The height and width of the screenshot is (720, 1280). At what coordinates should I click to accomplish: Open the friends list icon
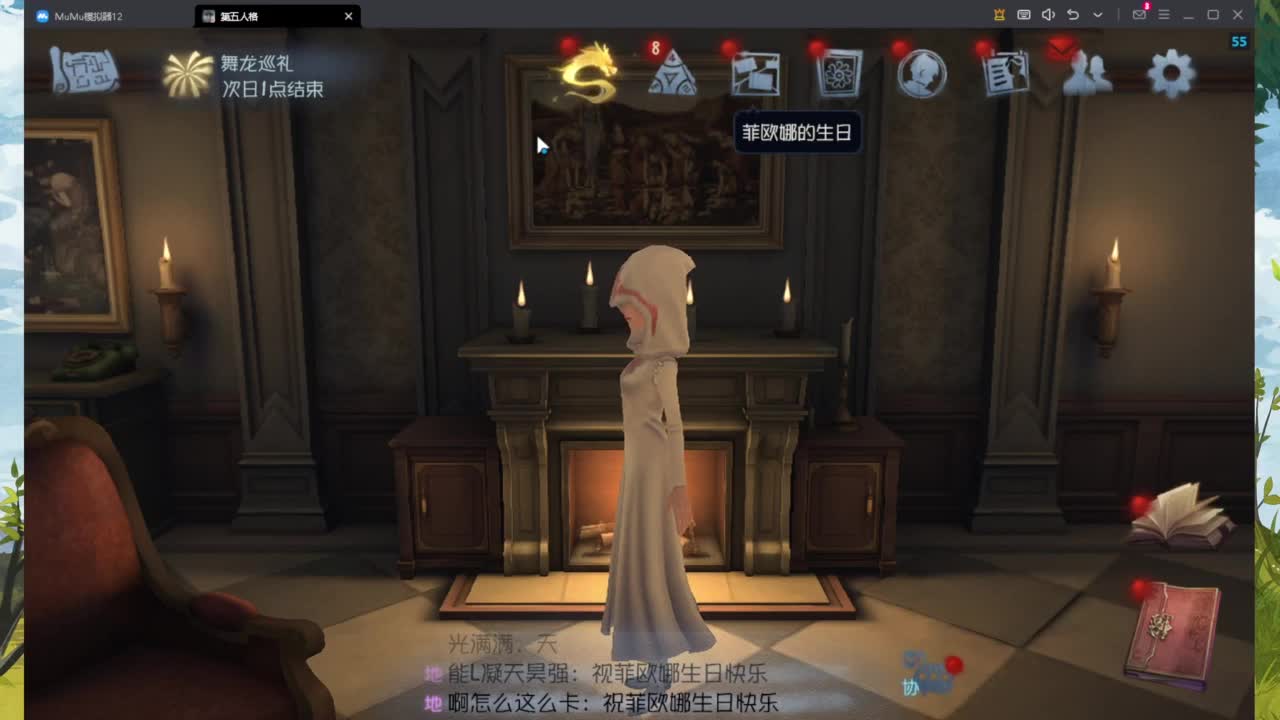click(1088, 72)
